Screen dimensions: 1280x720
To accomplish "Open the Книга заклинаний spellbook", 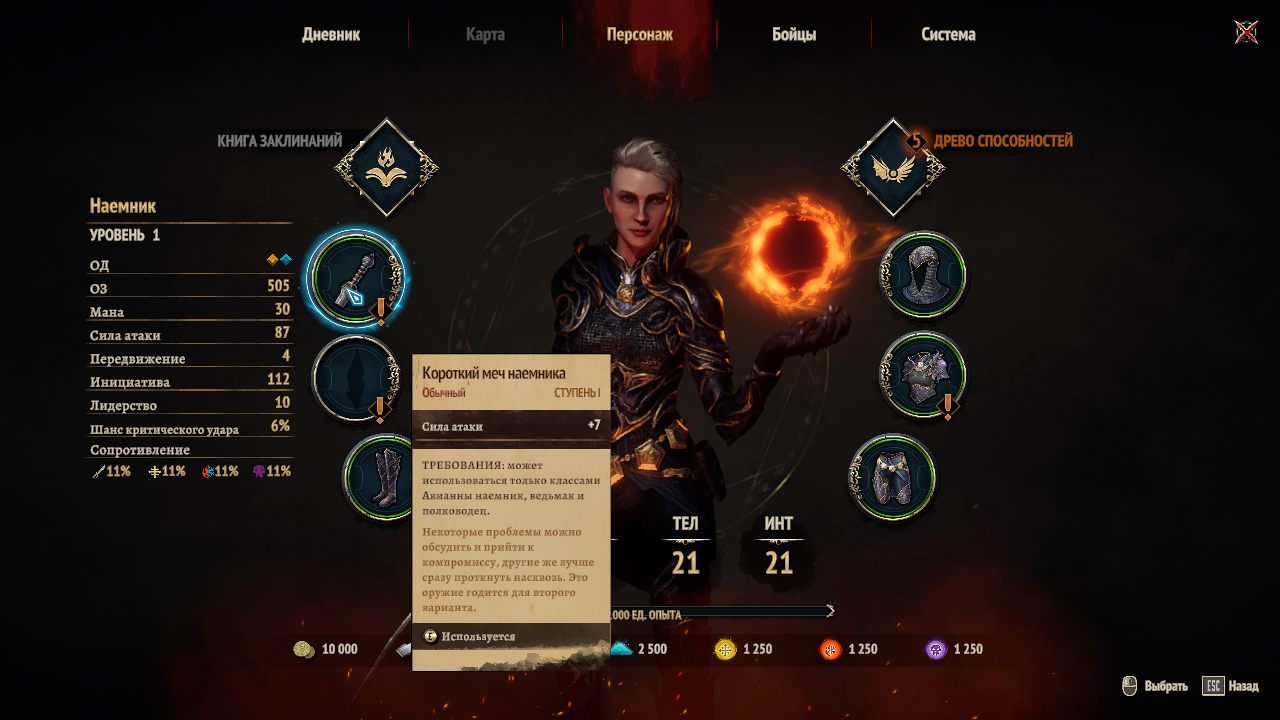I will click(386, 167).
